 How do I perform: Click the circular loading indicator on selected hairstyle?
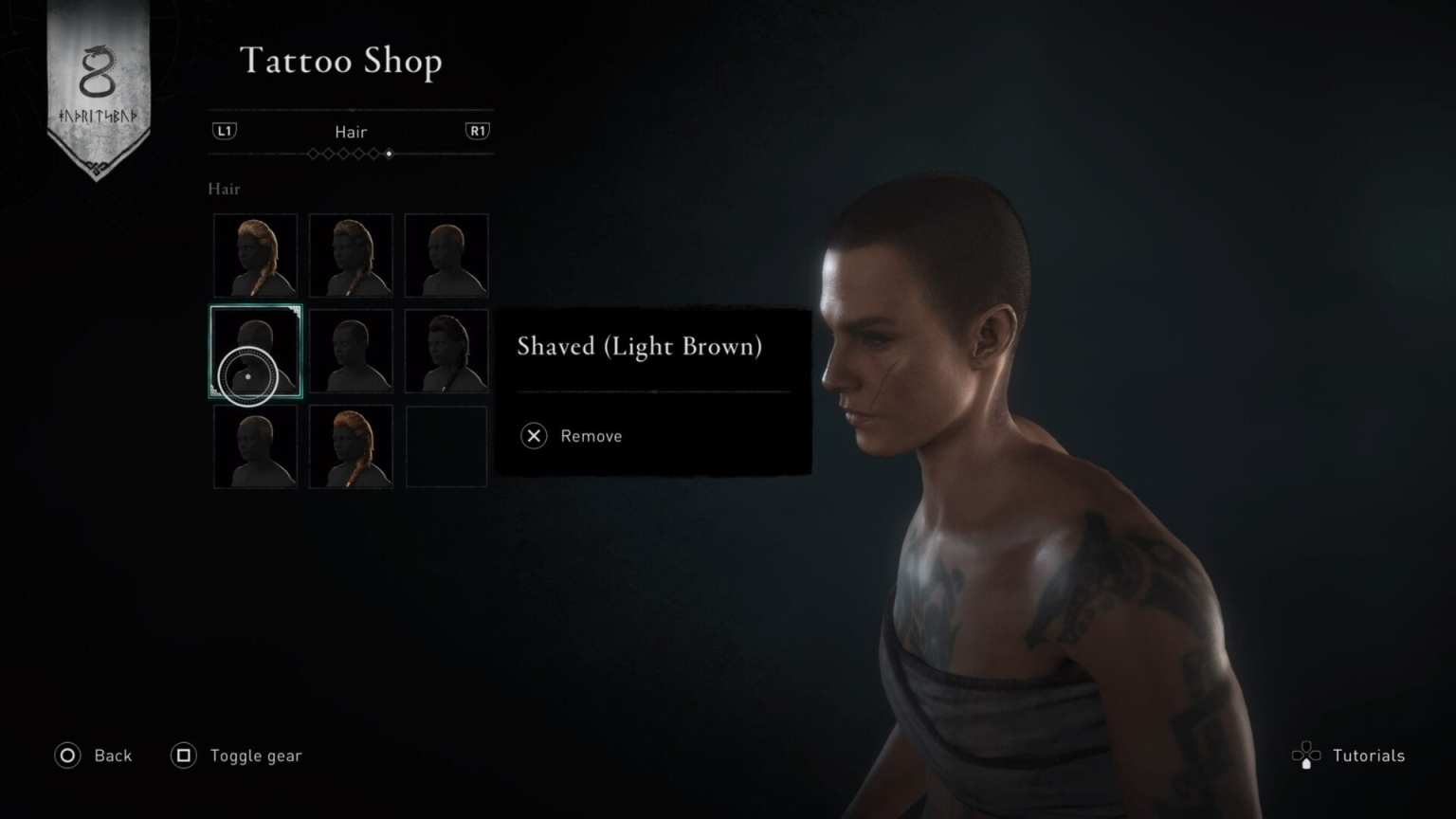[247, 376]
